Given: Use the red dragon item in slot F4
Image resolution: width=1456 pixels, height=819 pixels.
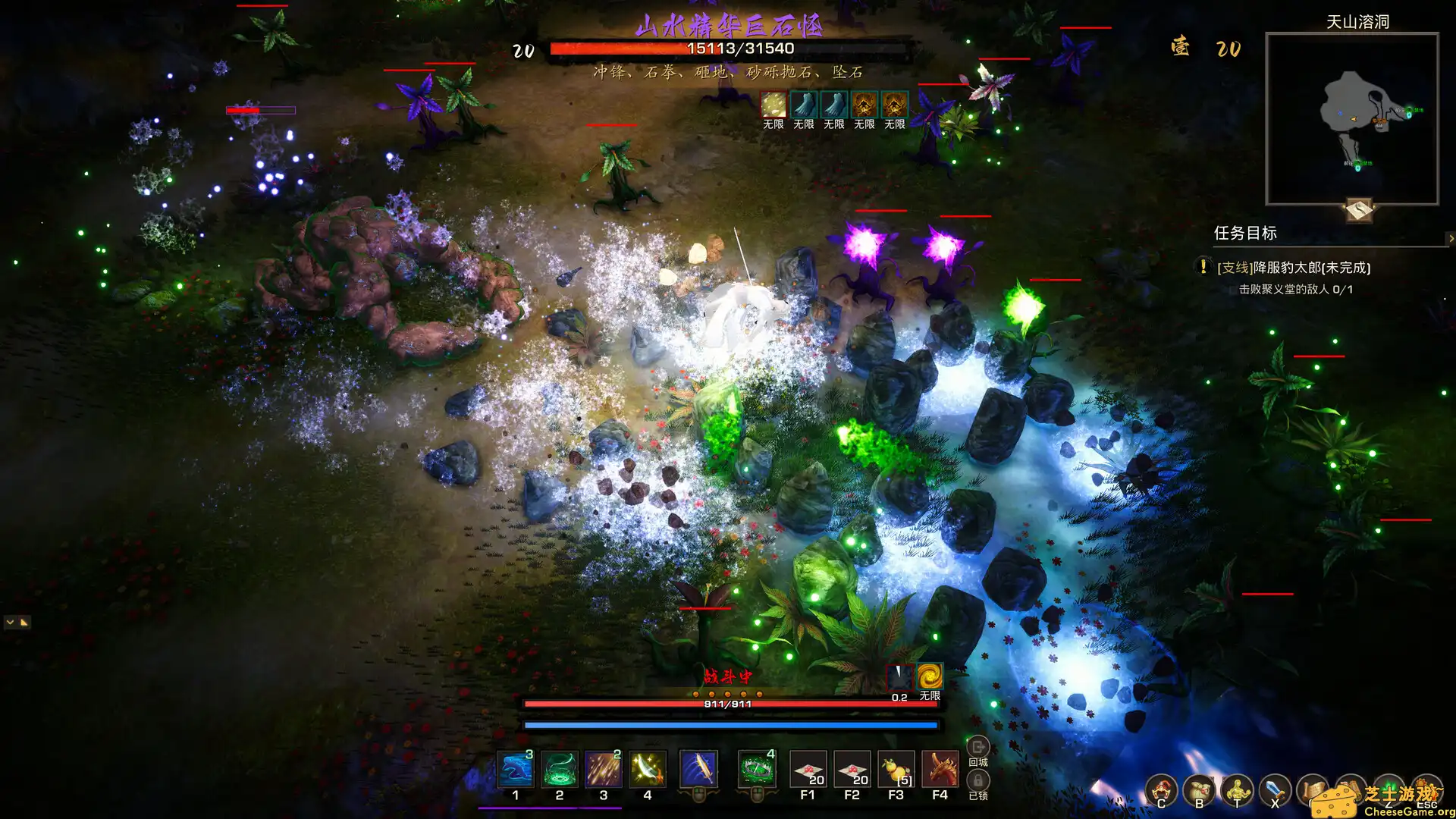Looking at the screenshot, I should click(x=940, y=770).
